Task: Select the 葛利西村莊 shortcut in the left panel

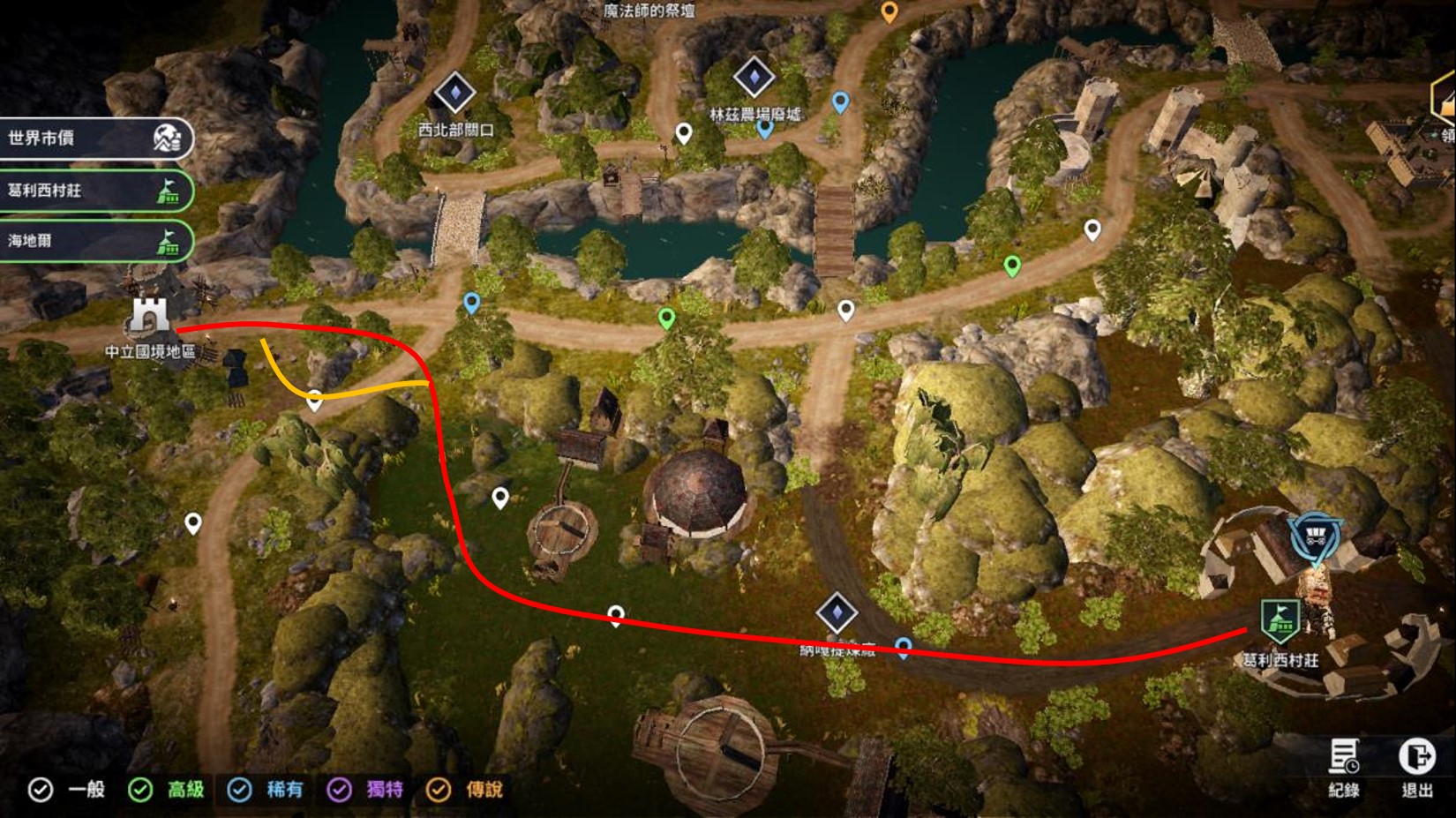Action: 95,191
